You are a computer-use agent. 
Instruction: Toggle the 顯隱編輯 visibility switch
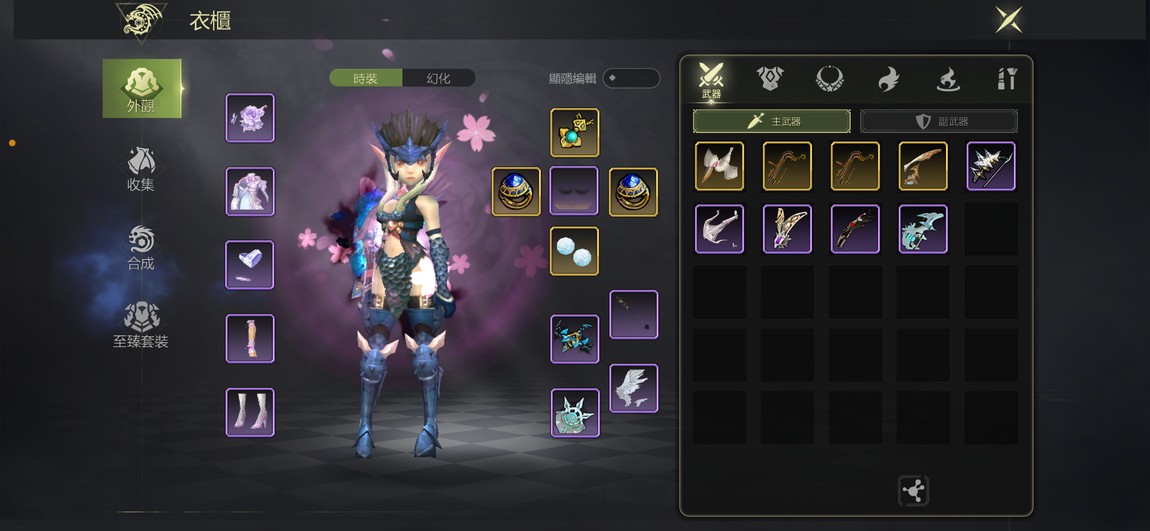click(x=630, y=78)
